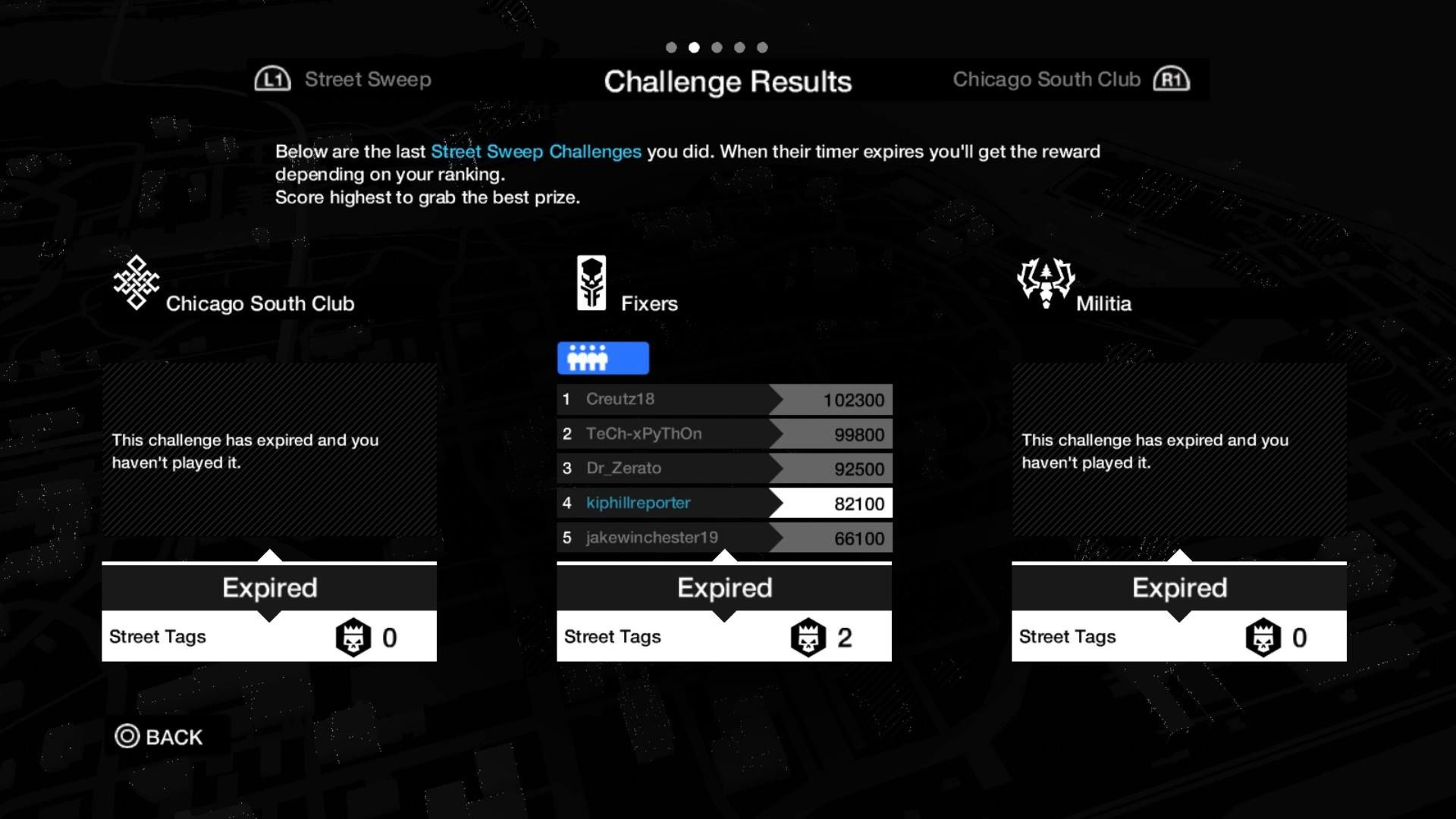1456x819 pixels.
Task: Click the blue friends leaderboard filter
Action: pyautogui.click(x=603, y=358)
